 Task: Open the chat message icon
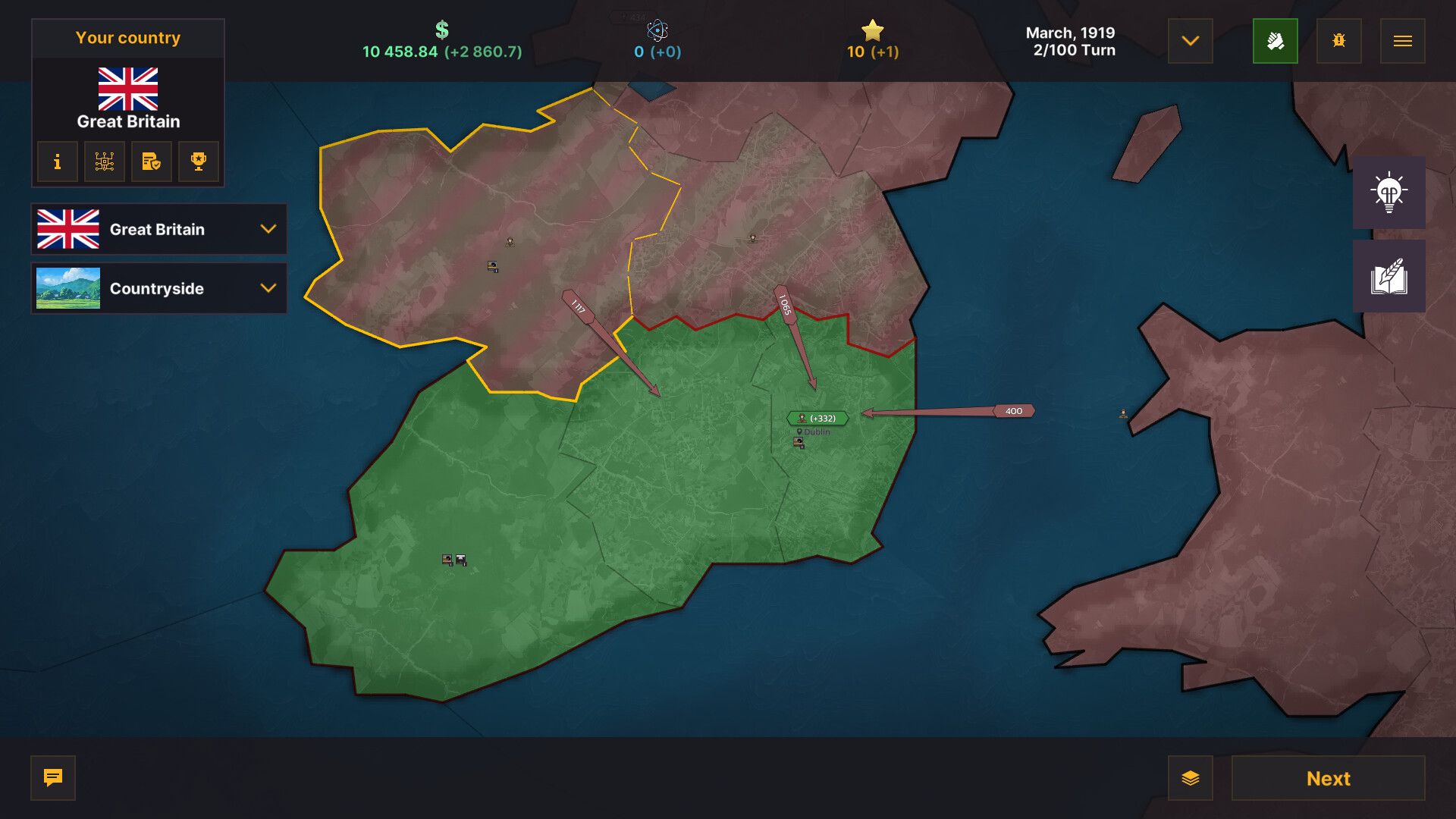tap(52, 778)
